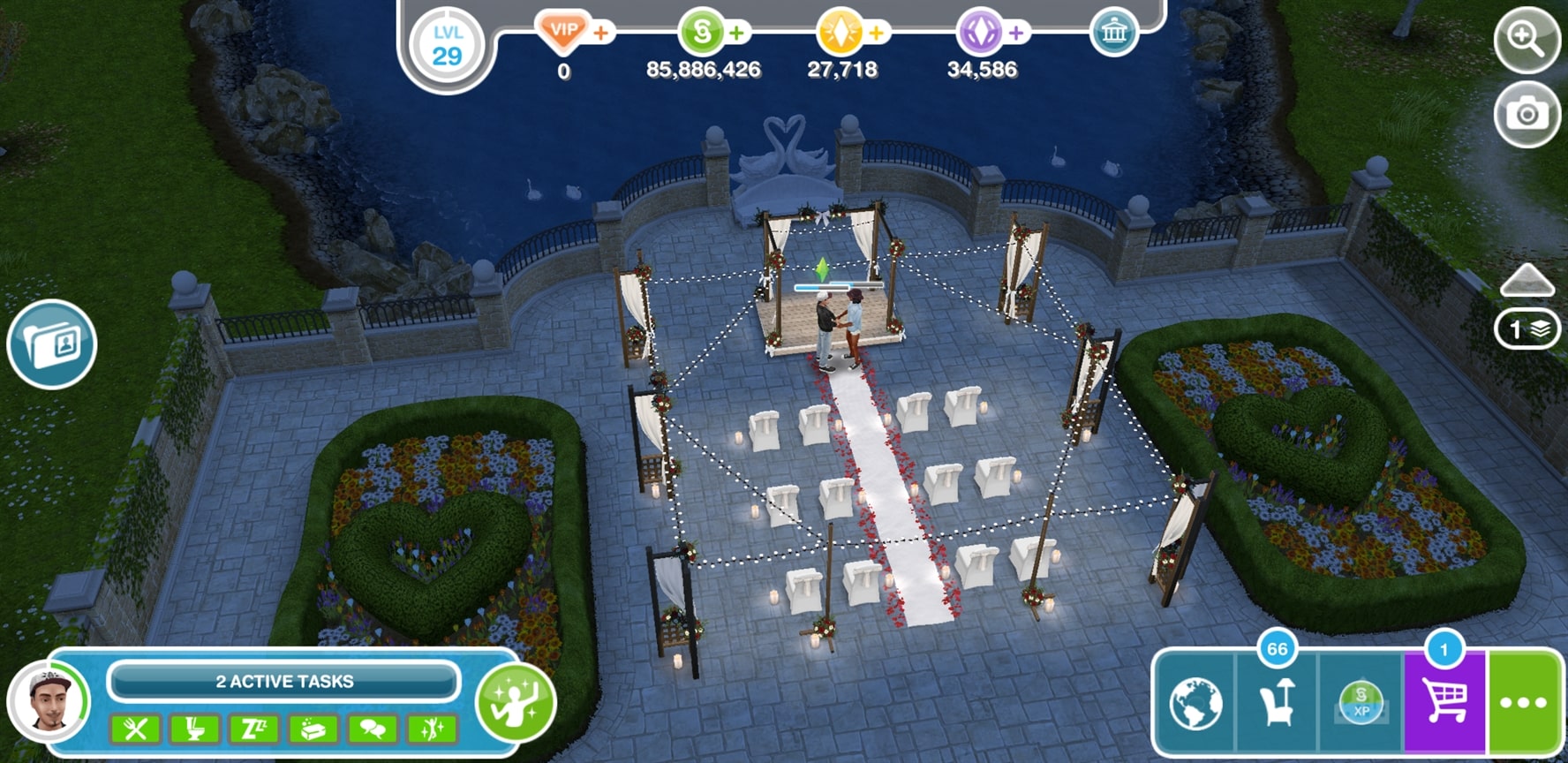Image resolution: width=1568 pixels, height=763 pixels.
Task: Check the hunger need icon
Action: [x=135, y=729]
